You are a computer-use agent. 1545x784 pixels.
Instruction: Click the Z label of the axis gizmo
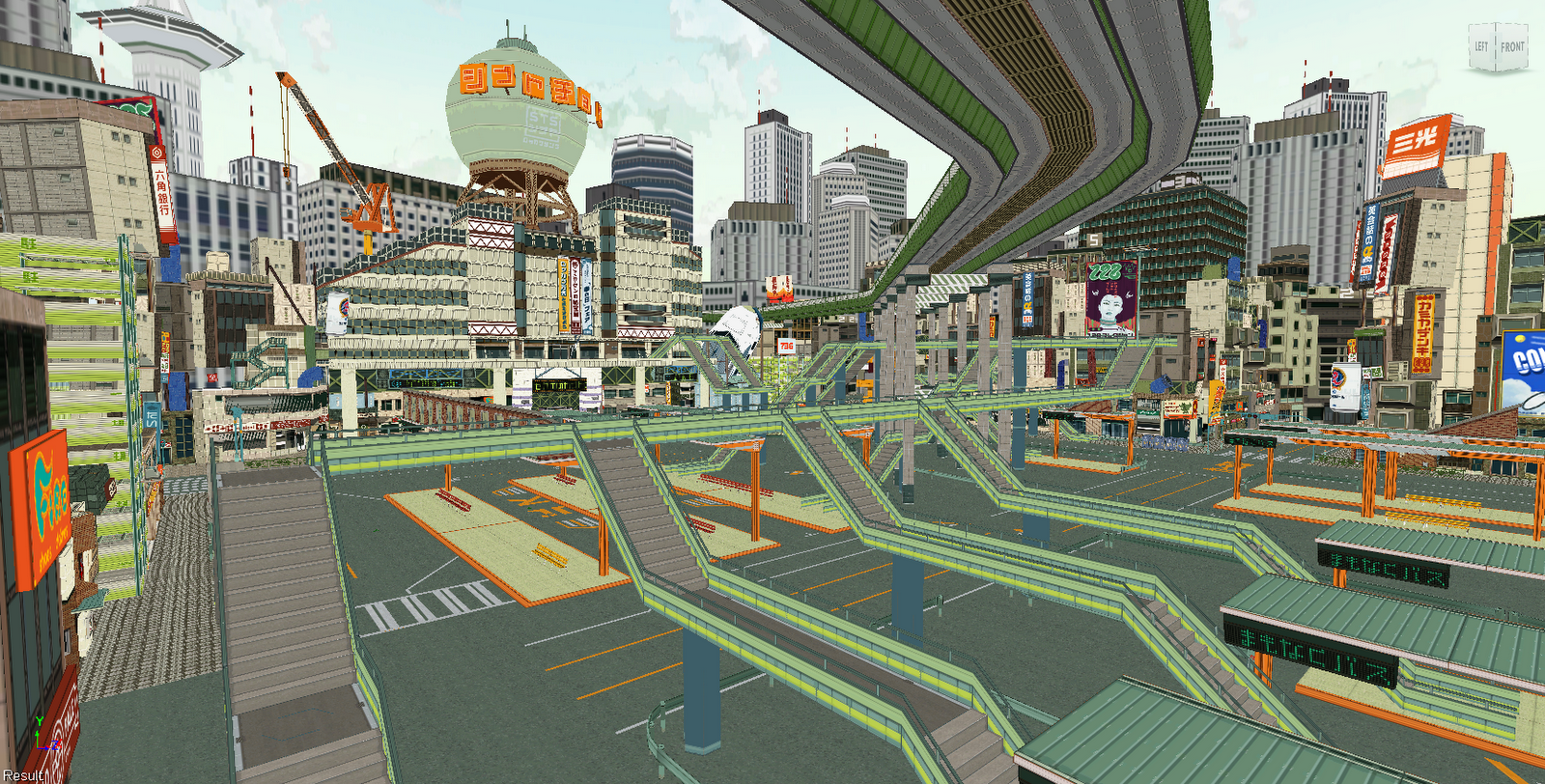pos(53,745)
